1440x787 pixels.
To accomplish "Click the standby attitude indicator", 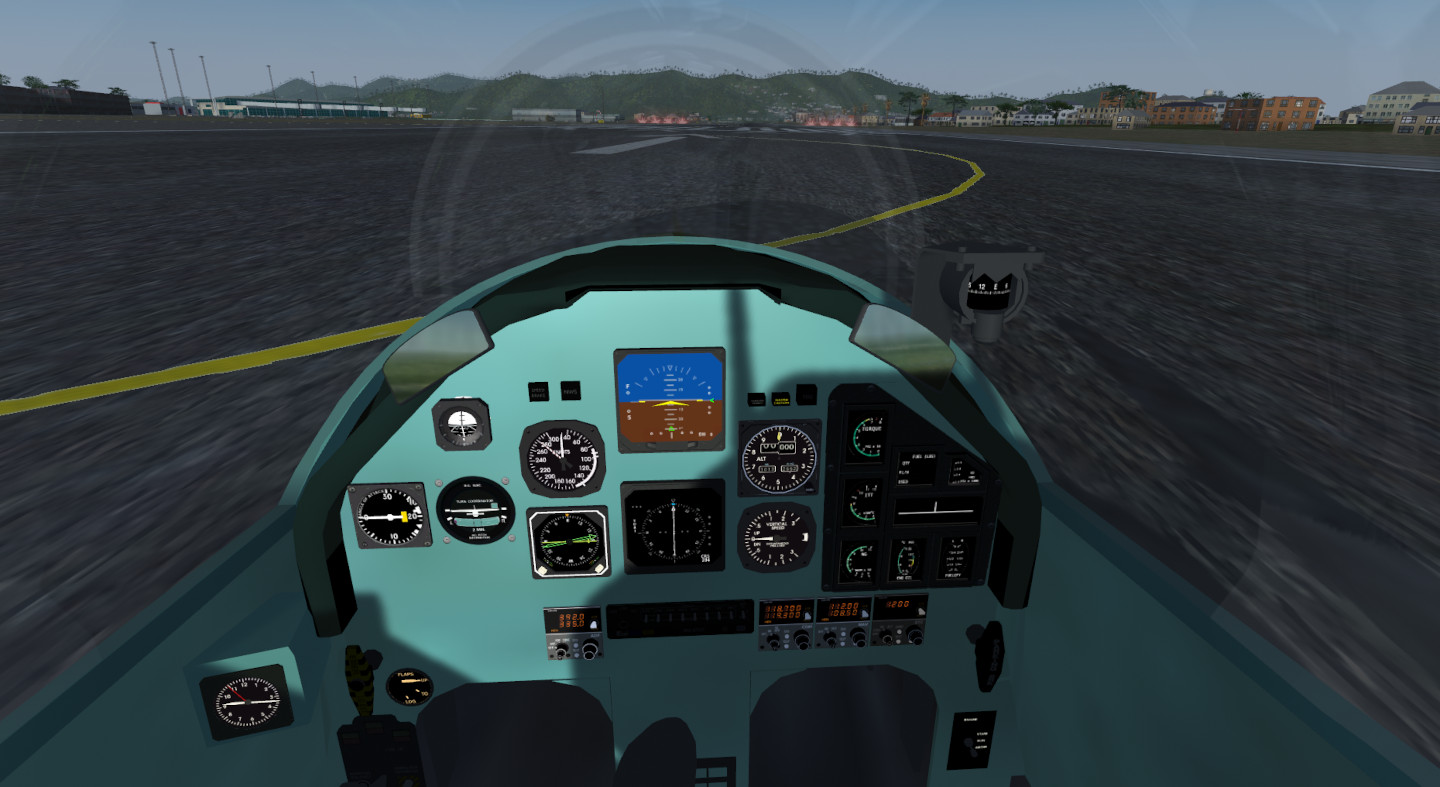I will [x=461, y=424].
